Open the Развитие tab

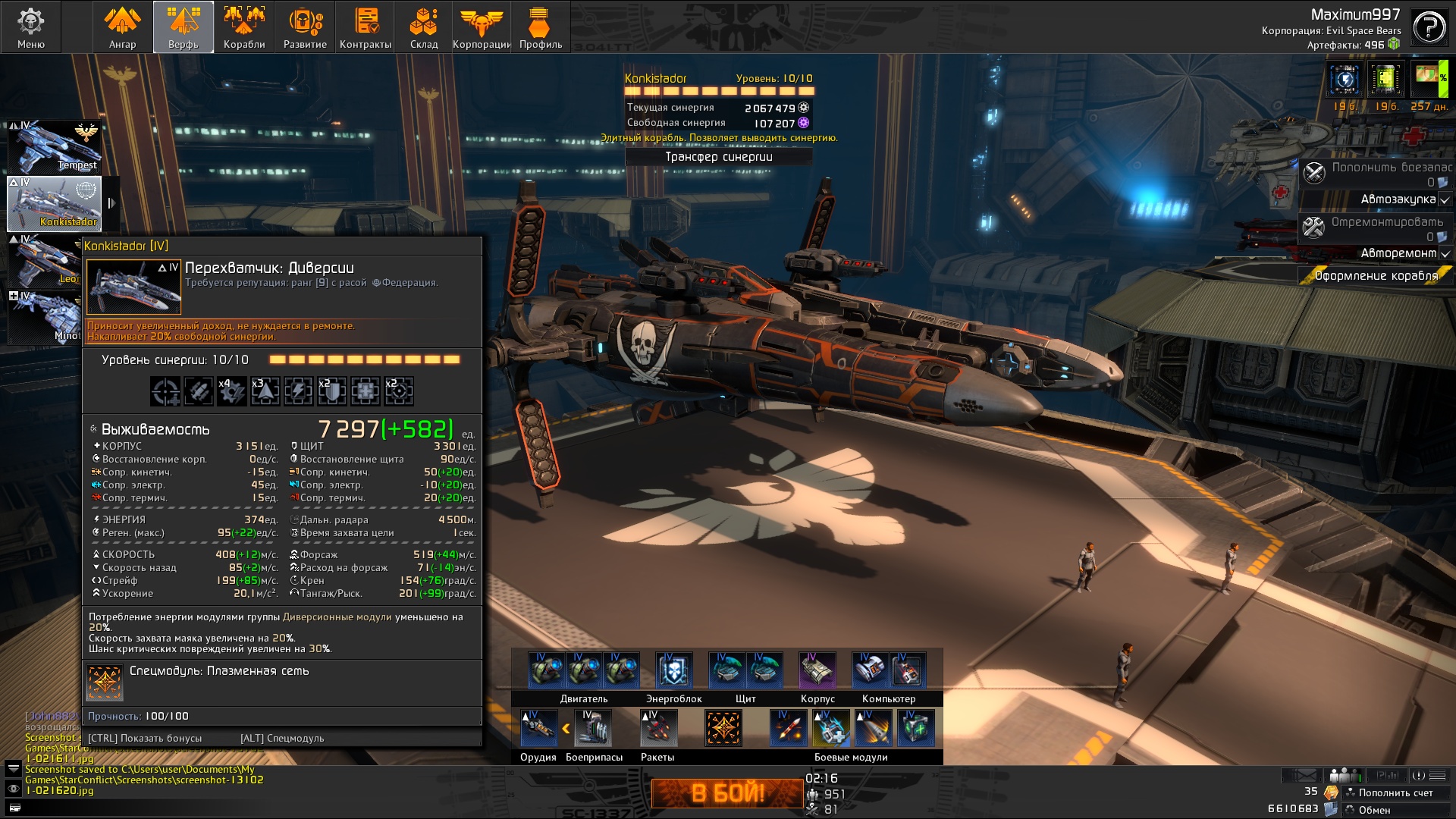[305, 27]
